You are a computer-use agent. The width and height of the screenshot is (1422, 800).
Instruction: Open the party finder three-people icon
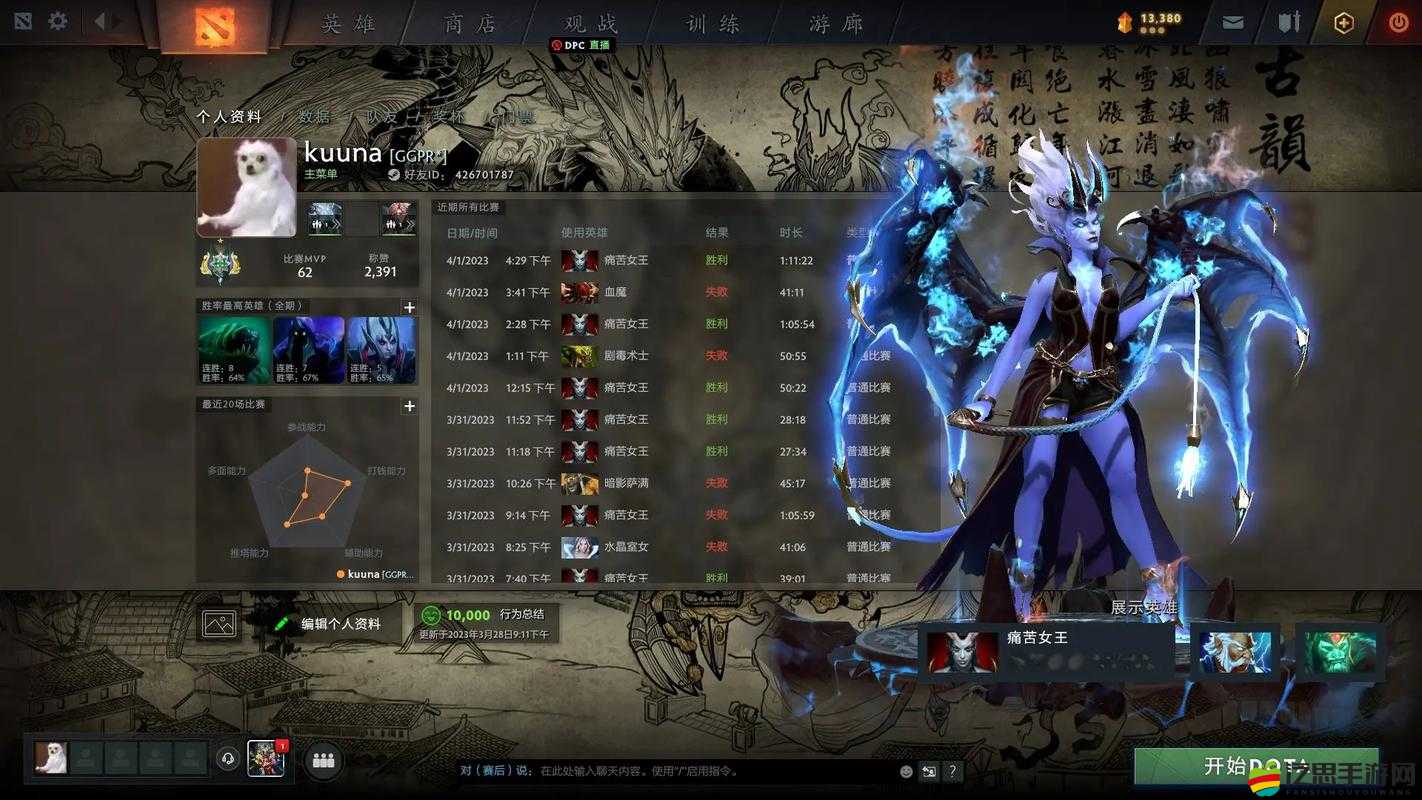(x=322, y=760)
